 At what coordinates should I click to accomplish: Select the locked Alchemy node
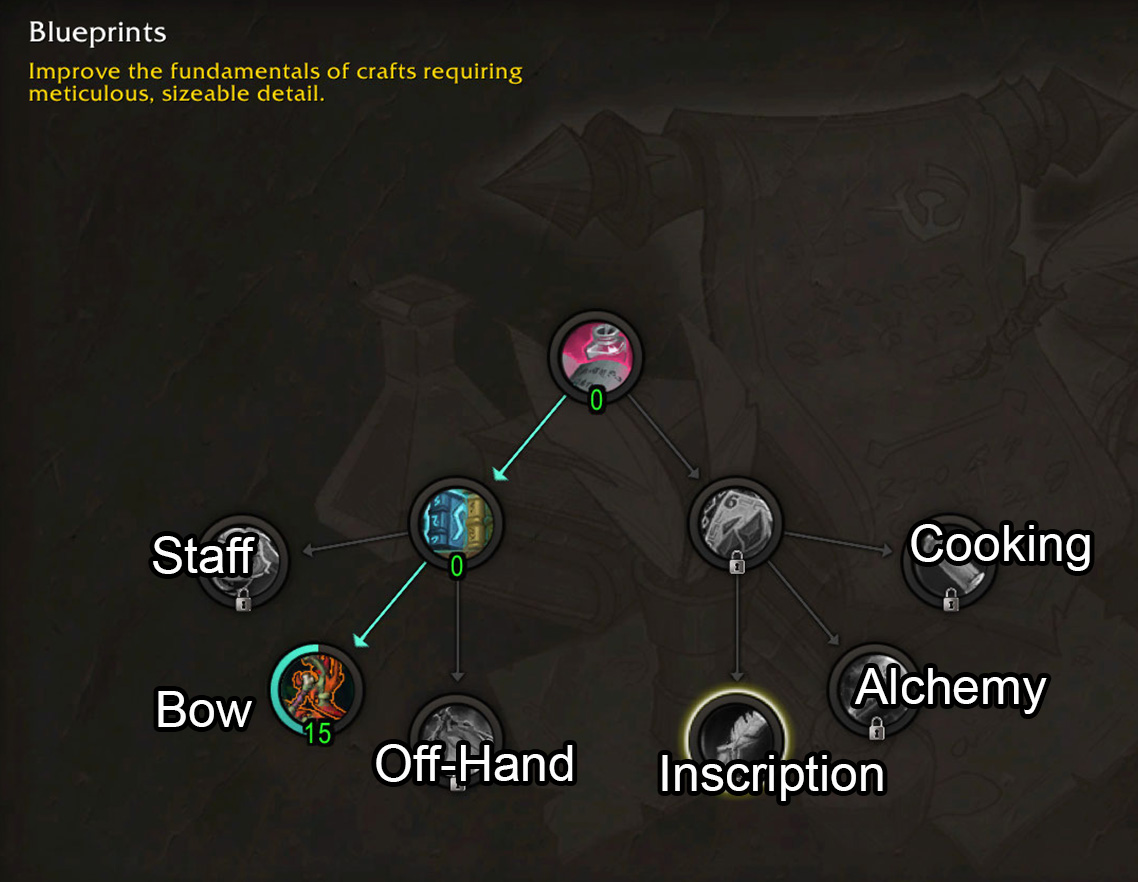point(876,690)
